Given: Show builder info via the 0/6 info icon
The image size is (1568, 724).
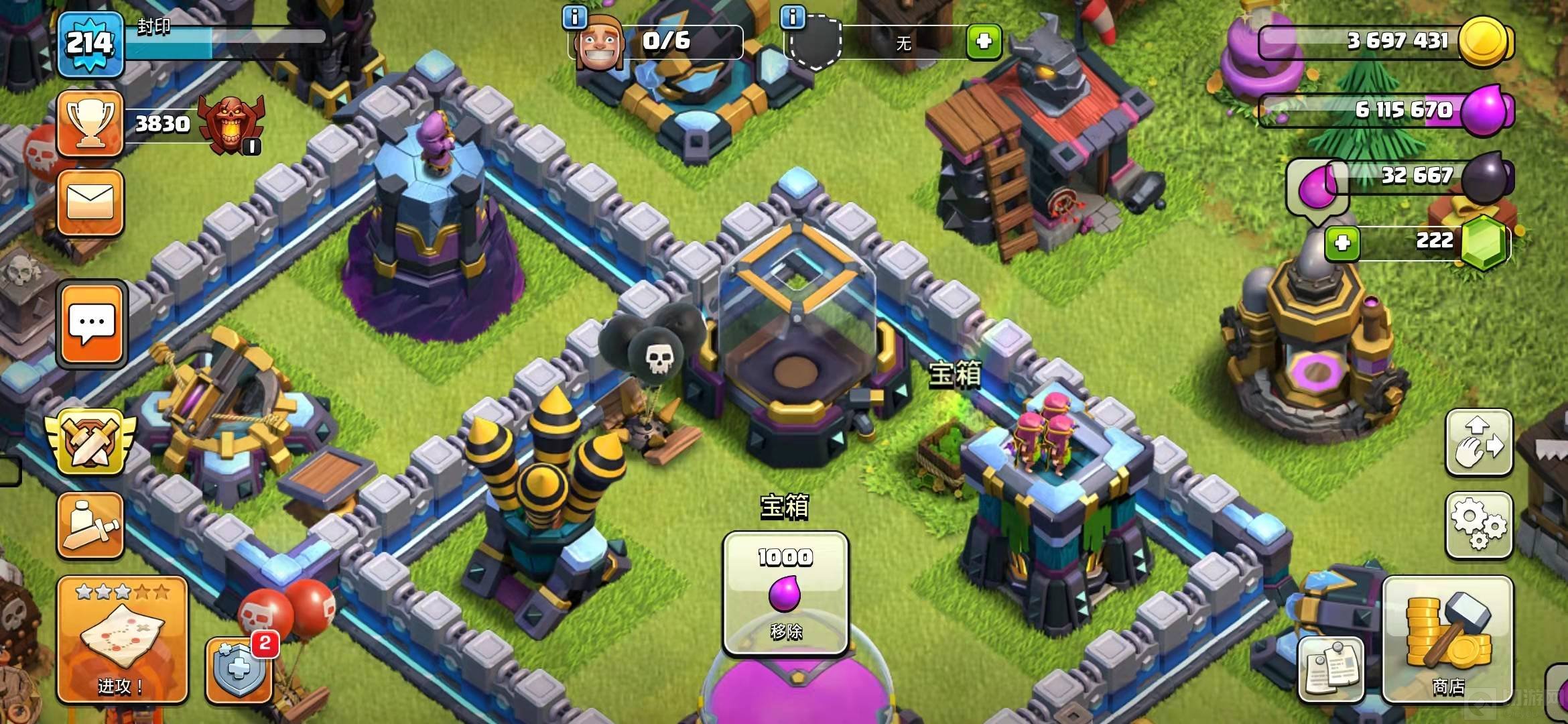Looking at the screenshot, I should pyautogui.click(x=575, y=17).
